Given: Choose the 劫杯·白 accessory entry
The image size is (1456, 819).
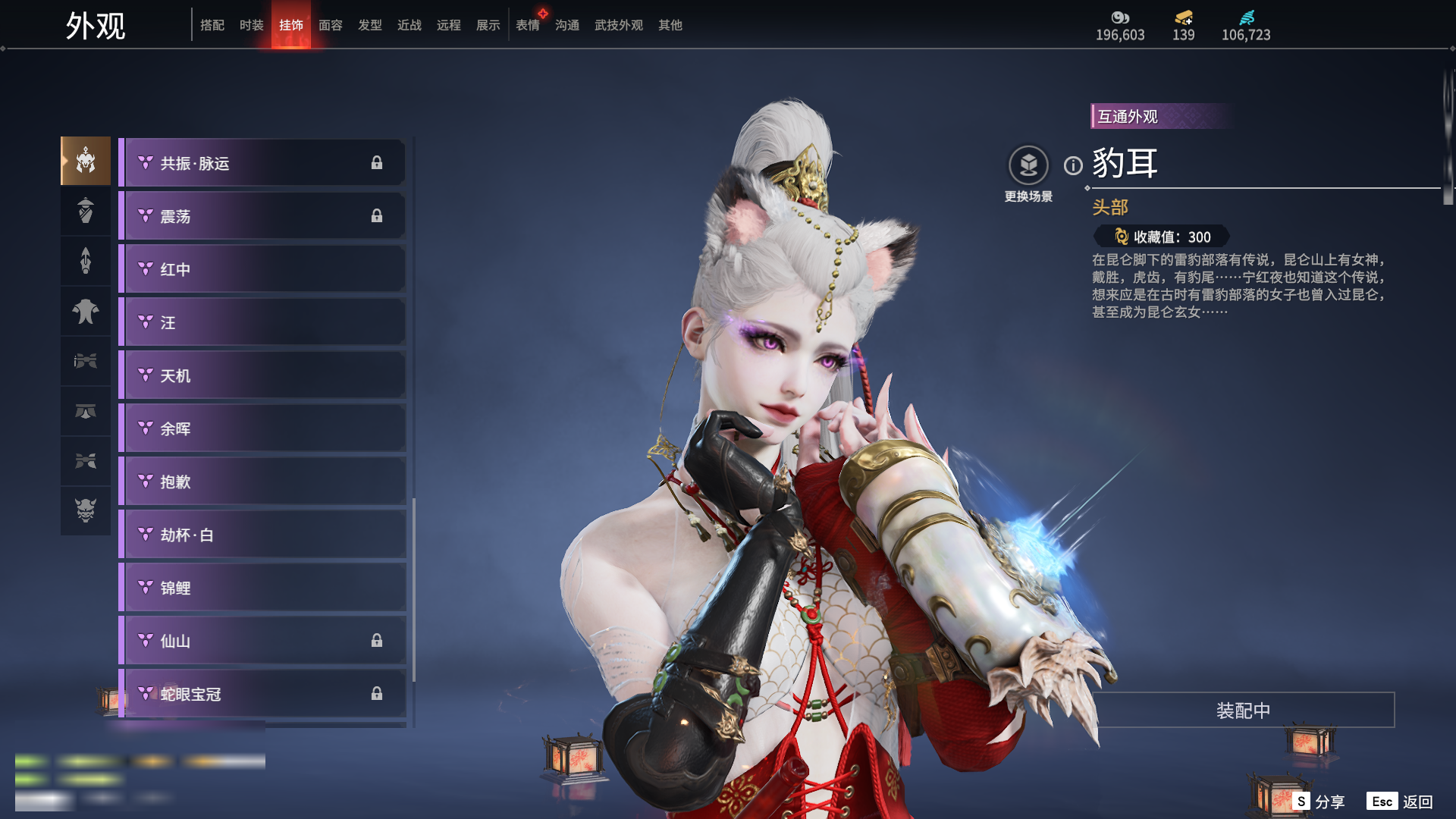Looking at the screenshot, I should coord(262,535).
